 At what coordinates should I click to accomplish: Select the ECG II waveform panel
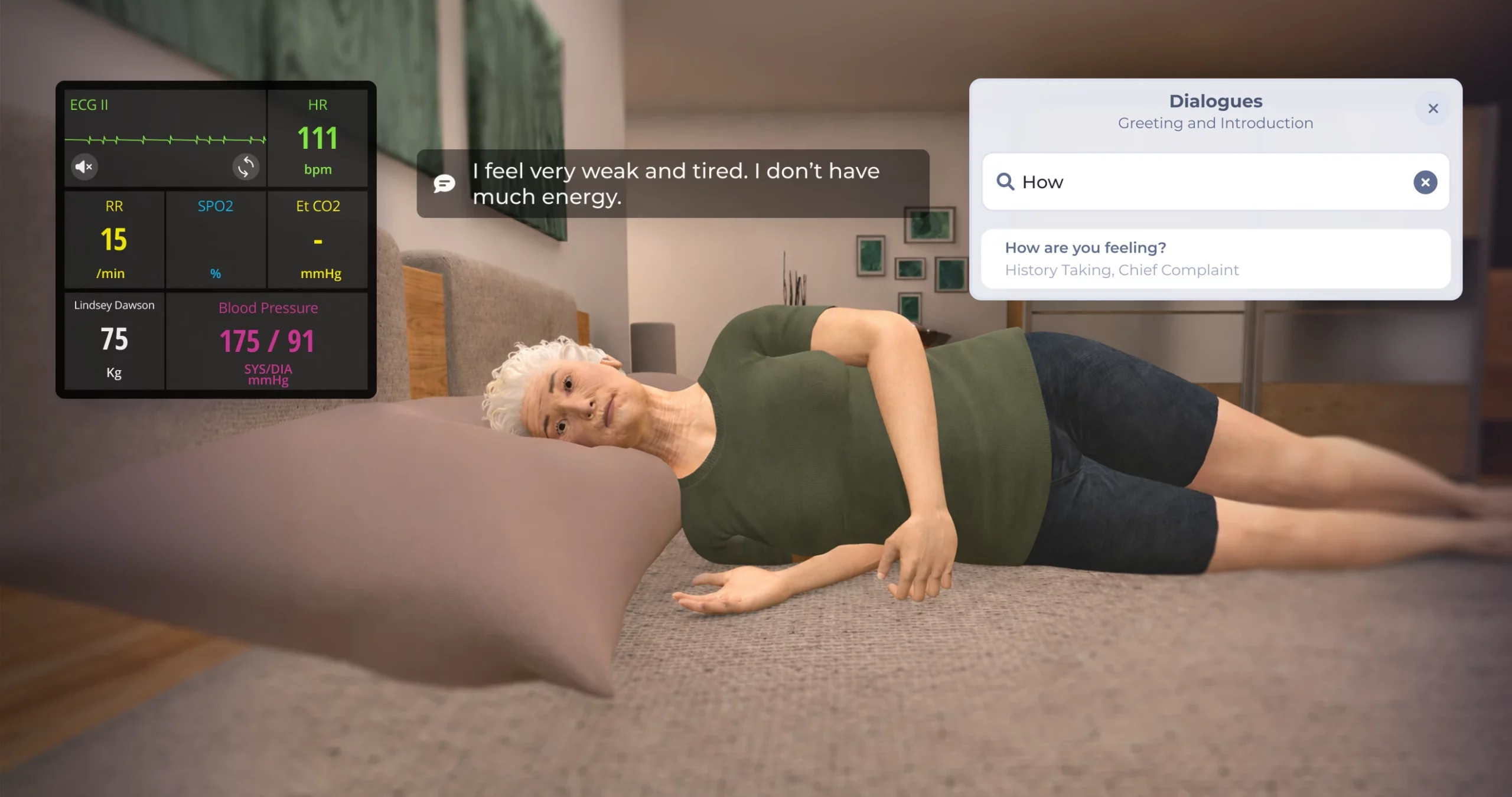click(165, 136)
